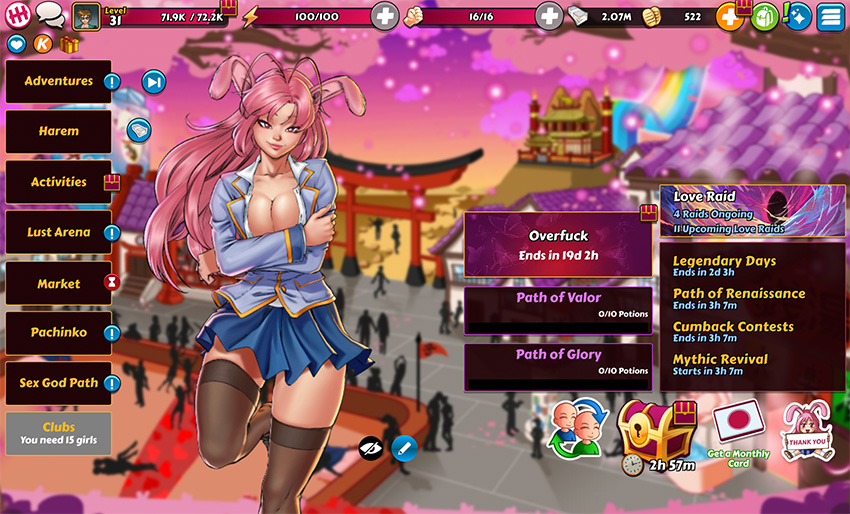View the Love Raid banner
Viewport: 850px width, 514px height.
click(x=752, y=211)
